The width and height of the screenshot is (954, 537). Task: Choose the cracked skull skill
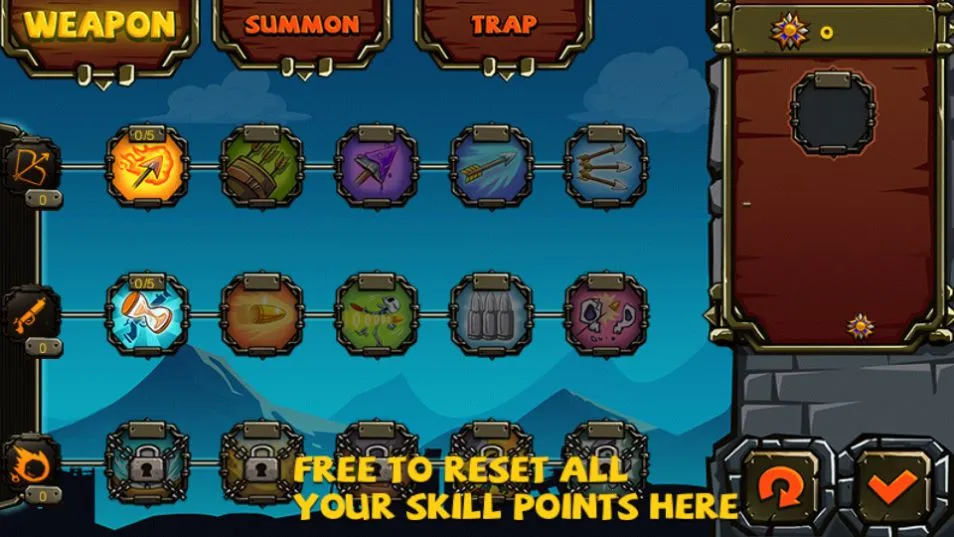(x=605, y=315)
